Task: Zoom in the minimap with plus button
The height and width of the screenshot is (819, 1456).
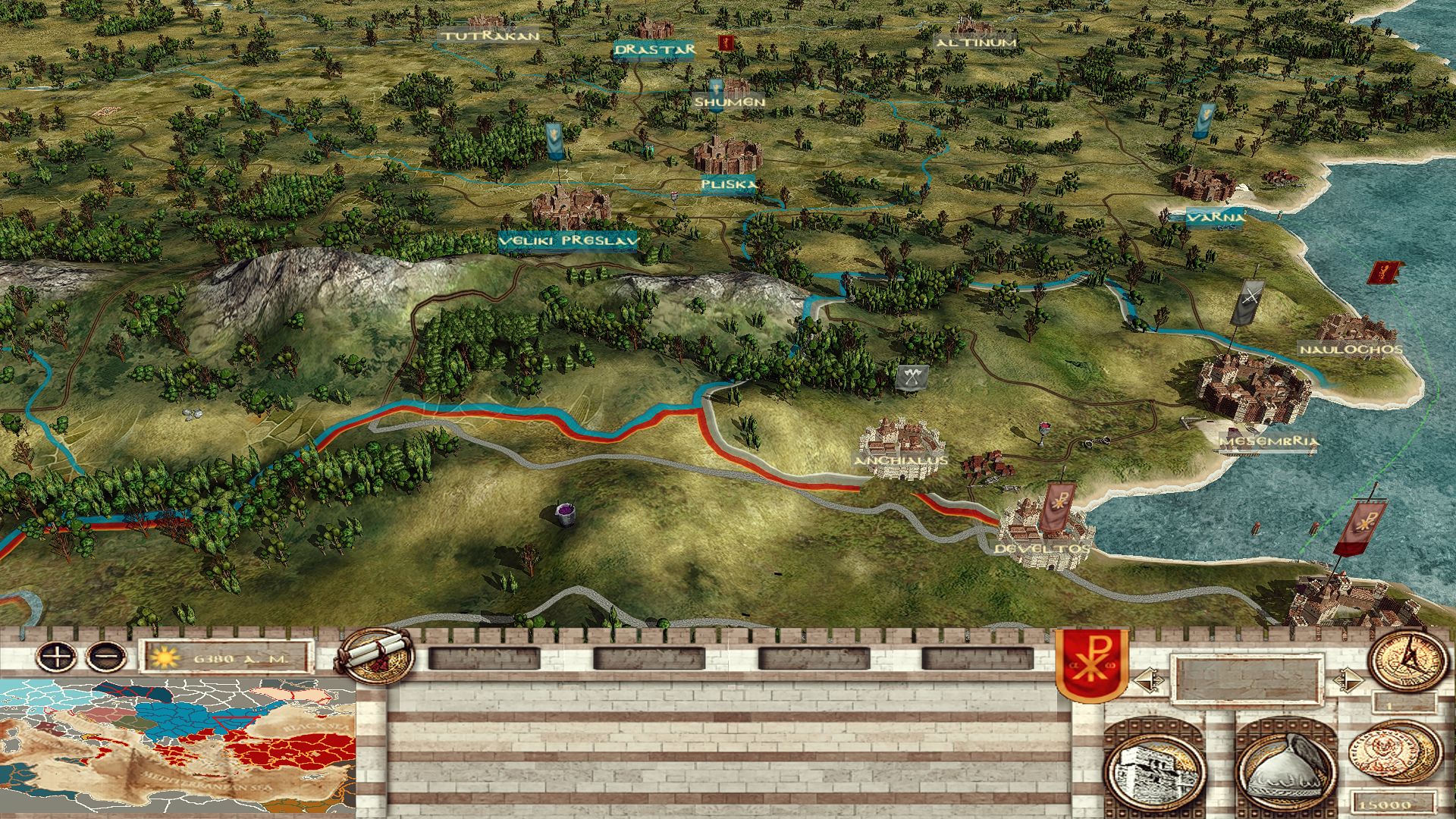Action: [x=58, y=655]
